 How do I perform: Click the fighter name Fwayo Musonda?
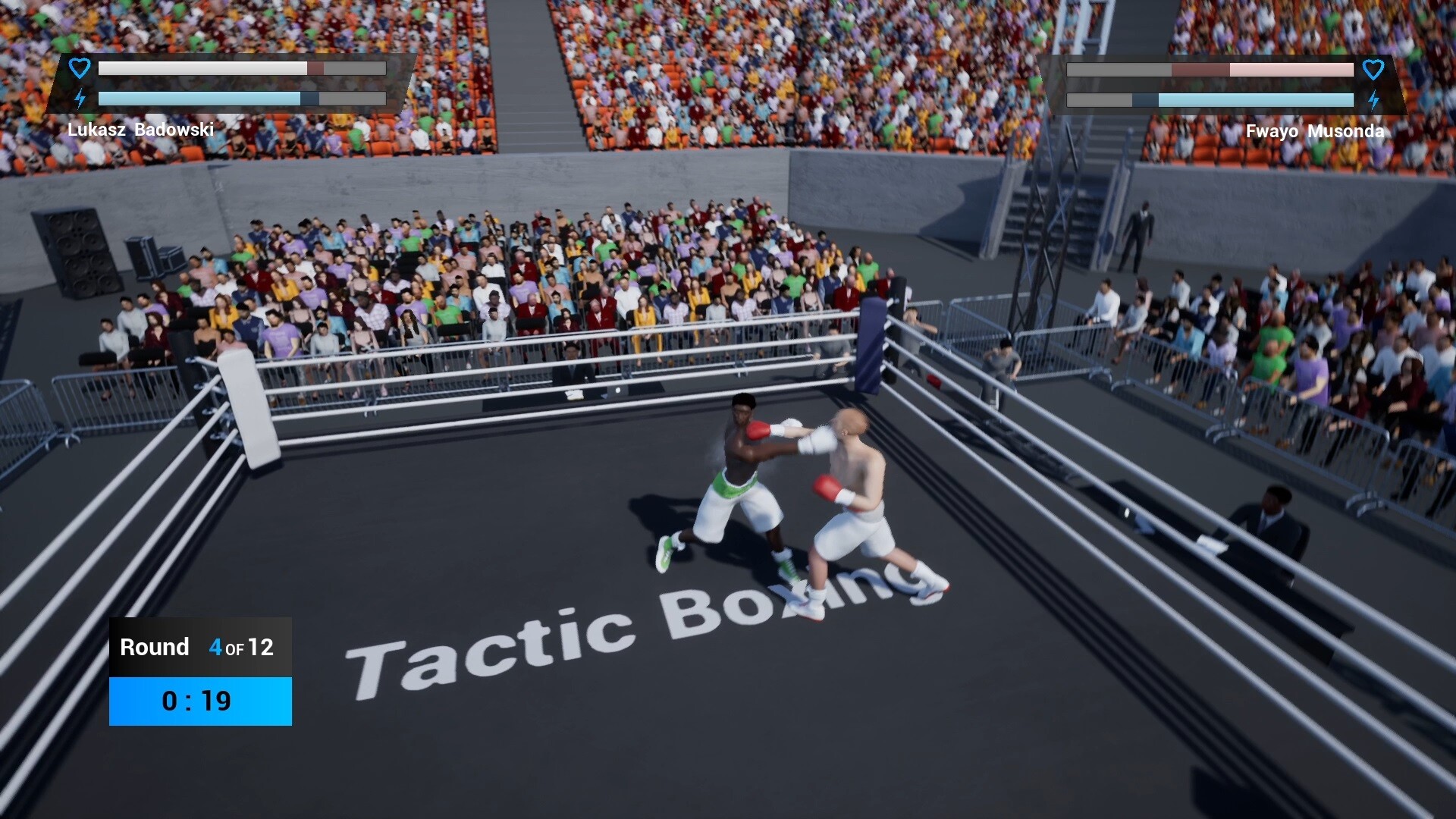(1316, 131)
